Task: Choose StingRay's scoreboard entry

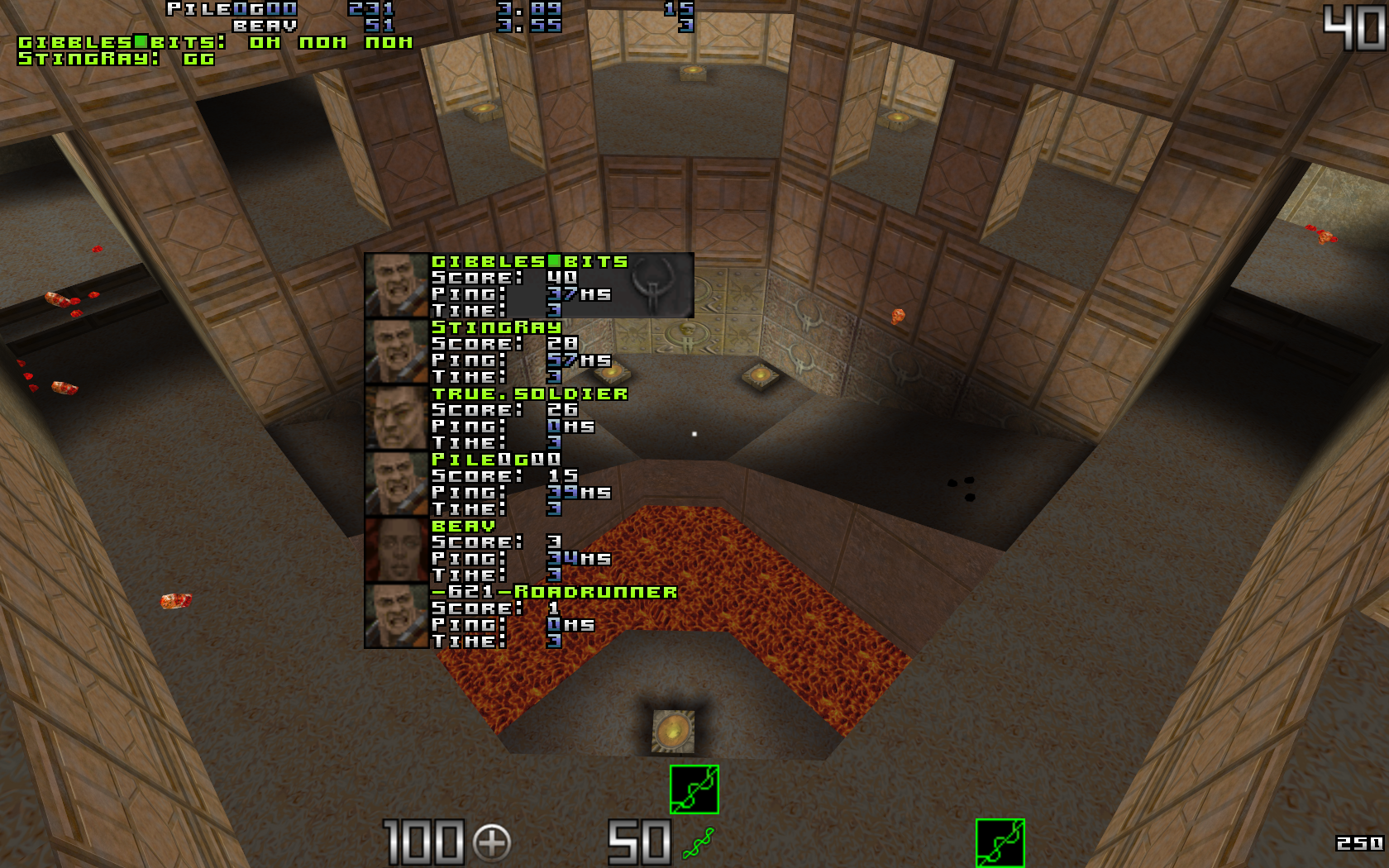Action: [529, 351]
